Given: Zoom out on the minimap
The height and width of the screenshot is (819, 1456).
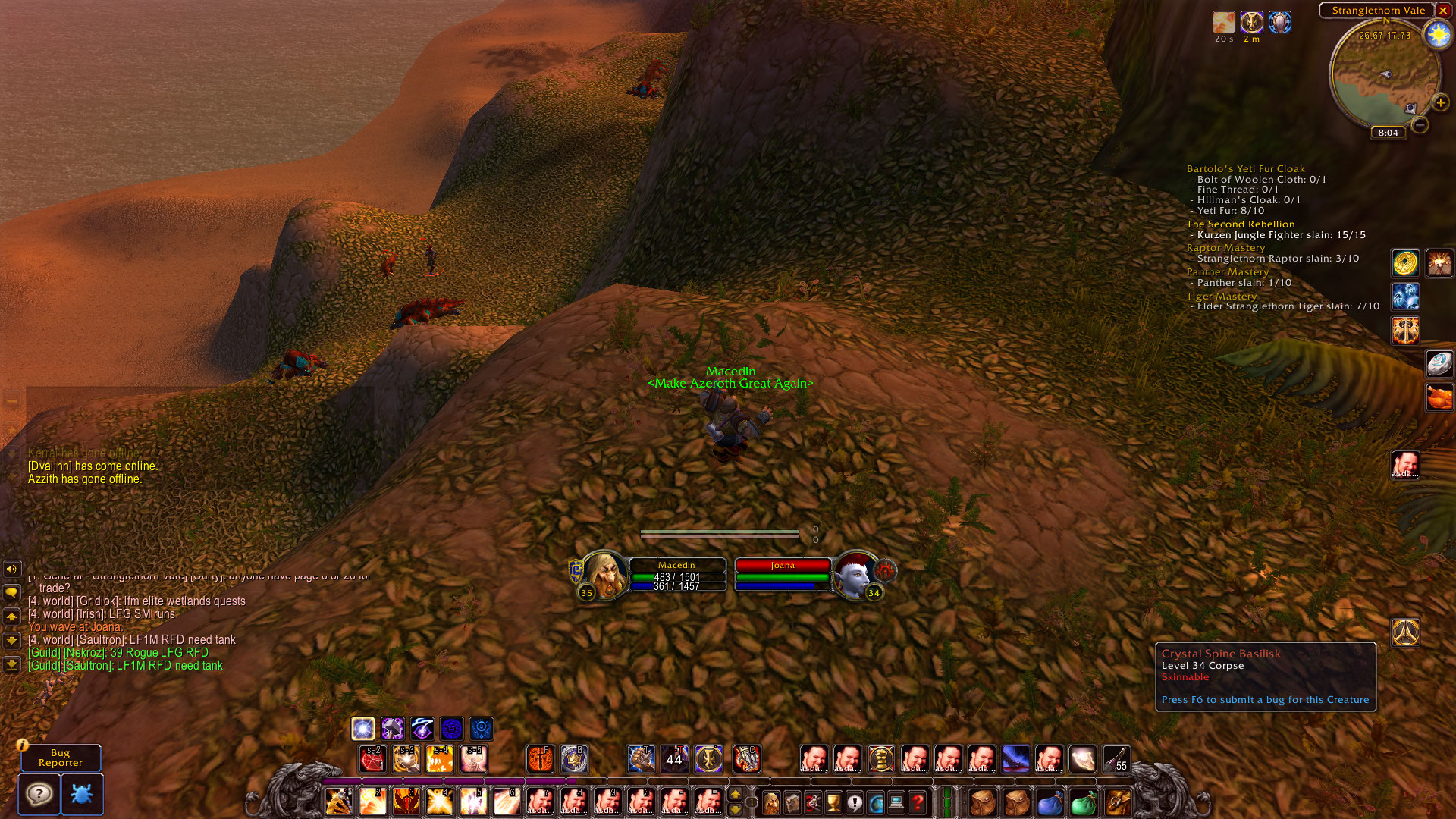Looking at the screenshot, I should click(1420, 124).
